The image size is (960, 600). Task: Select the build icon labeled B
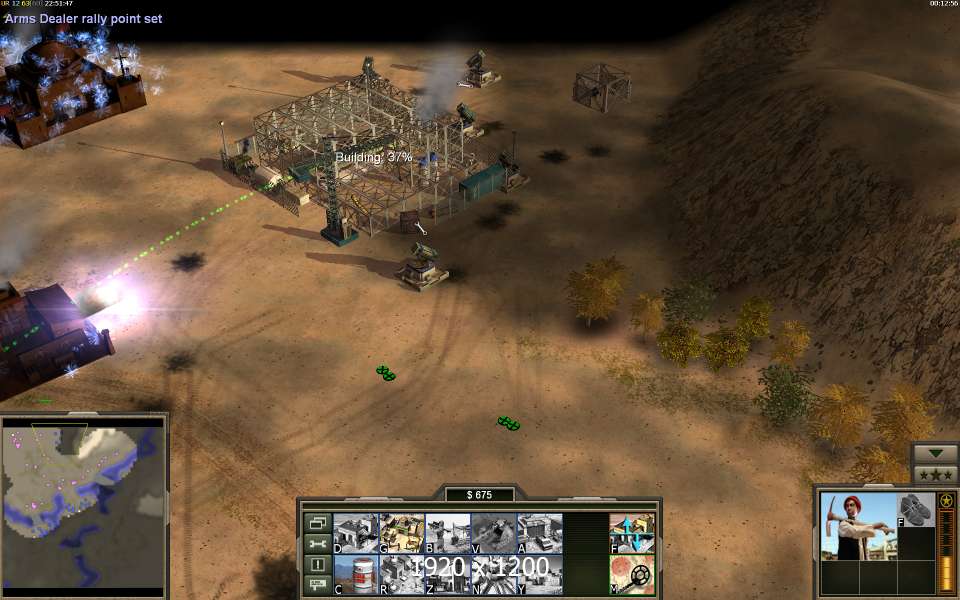pyautogui.click(x=447, y=533)
